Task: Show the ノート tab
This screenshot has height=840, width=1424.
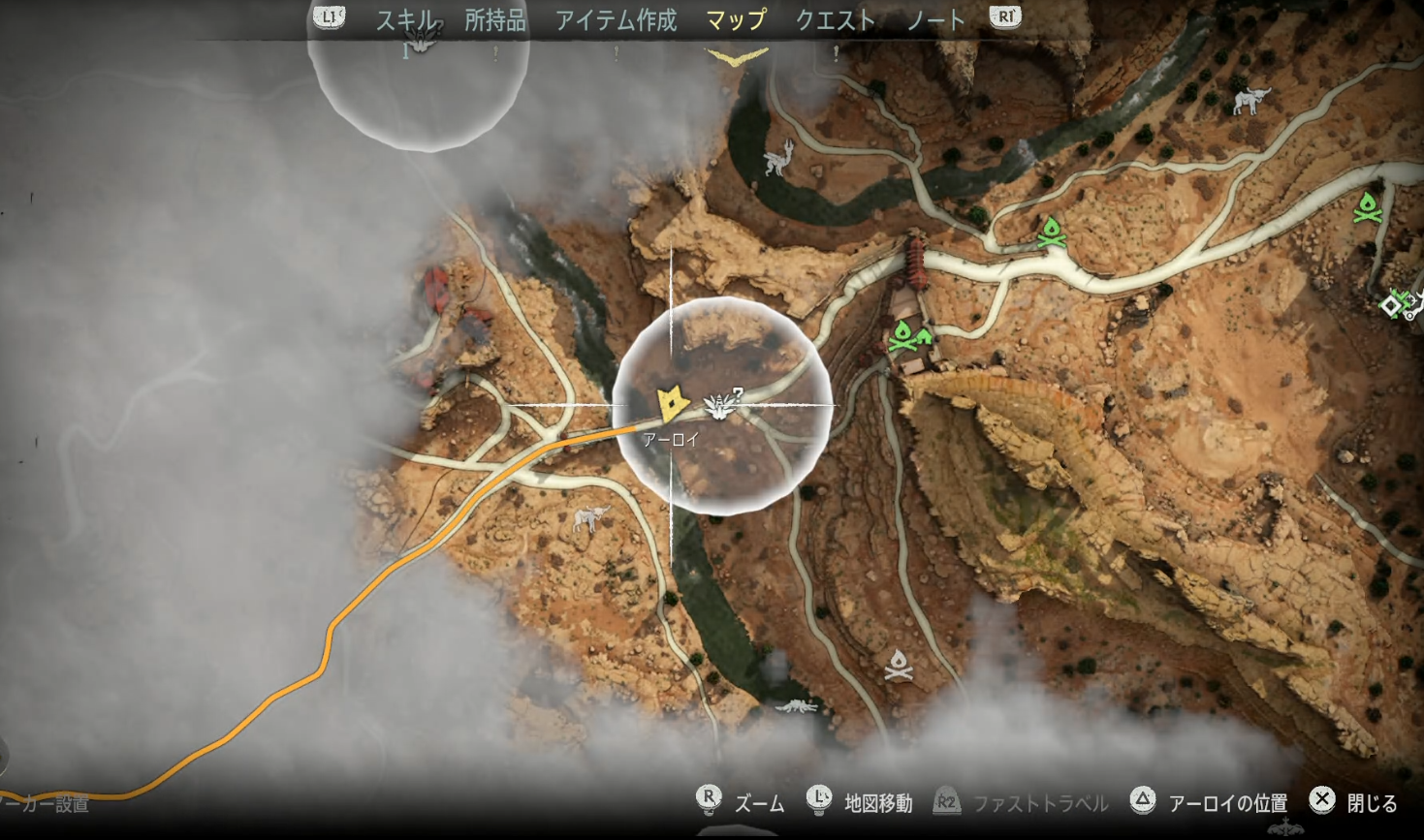Action: (935, 20)
